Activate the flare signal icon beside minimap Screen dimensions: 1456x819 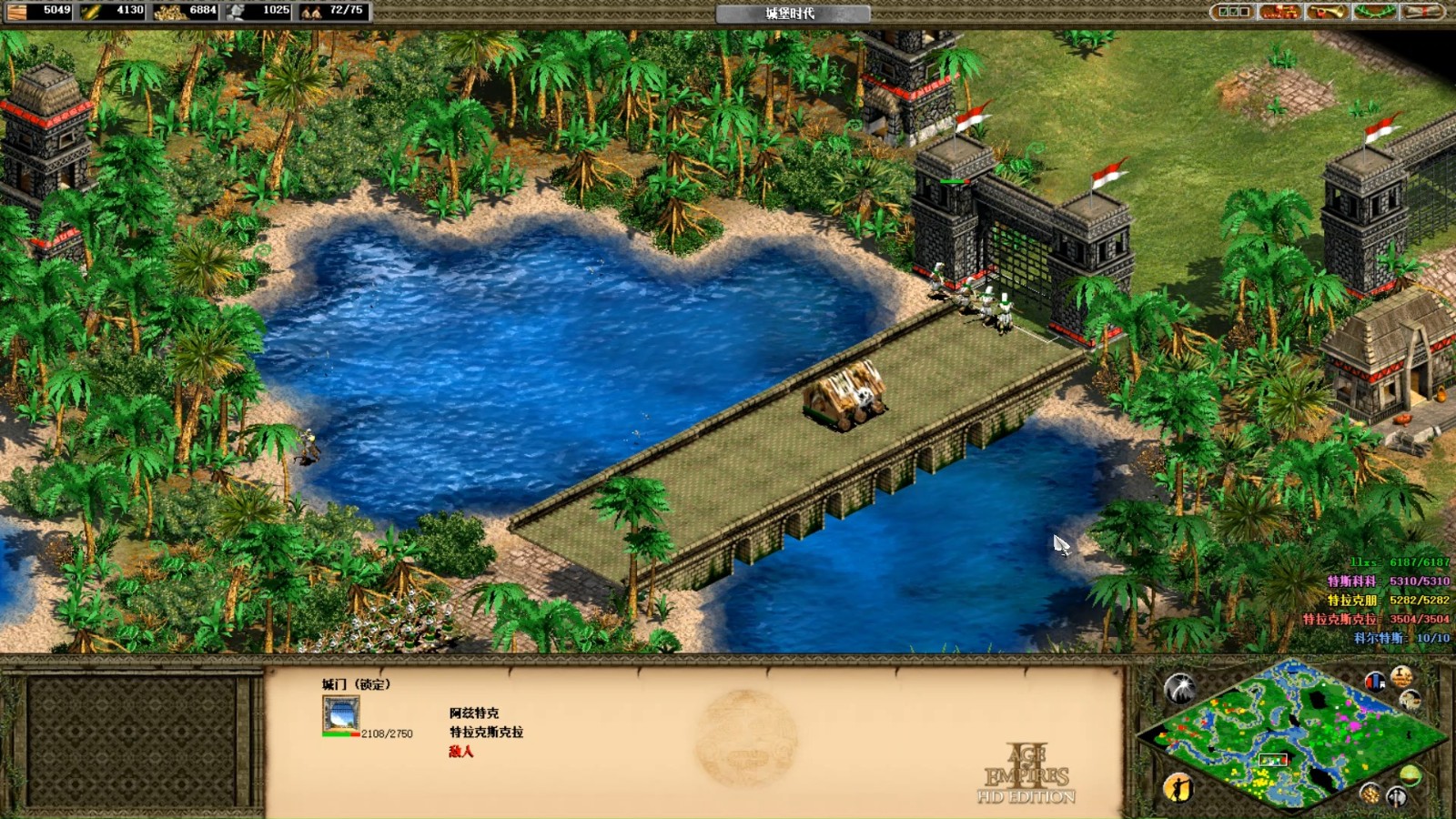tap(1180, 689)
